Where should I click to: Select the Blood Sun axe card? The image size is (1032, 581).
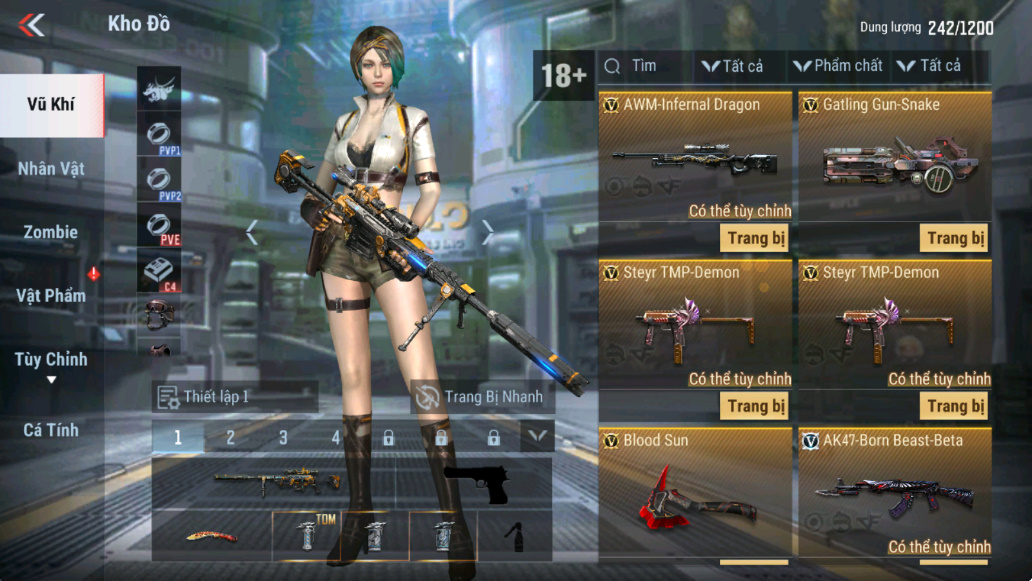coord(695,495)
